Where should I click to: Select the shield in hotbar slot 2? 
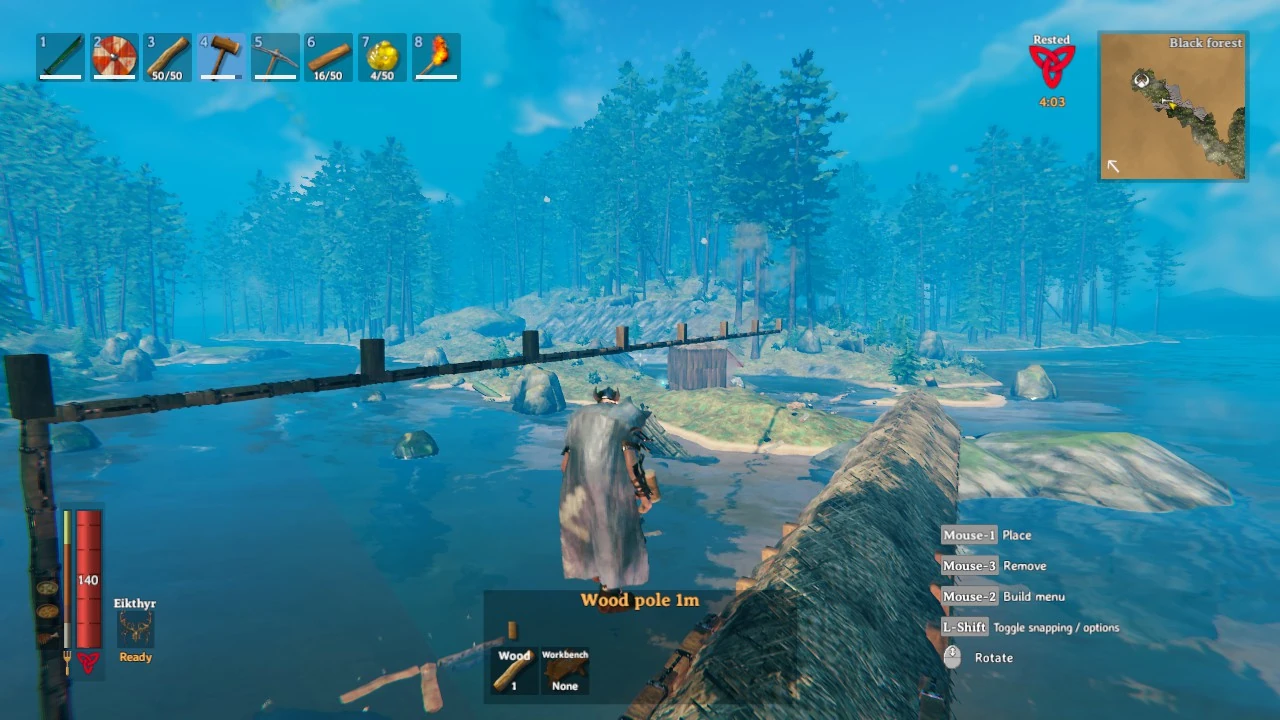pyautogui.click(x=113, y=57)
